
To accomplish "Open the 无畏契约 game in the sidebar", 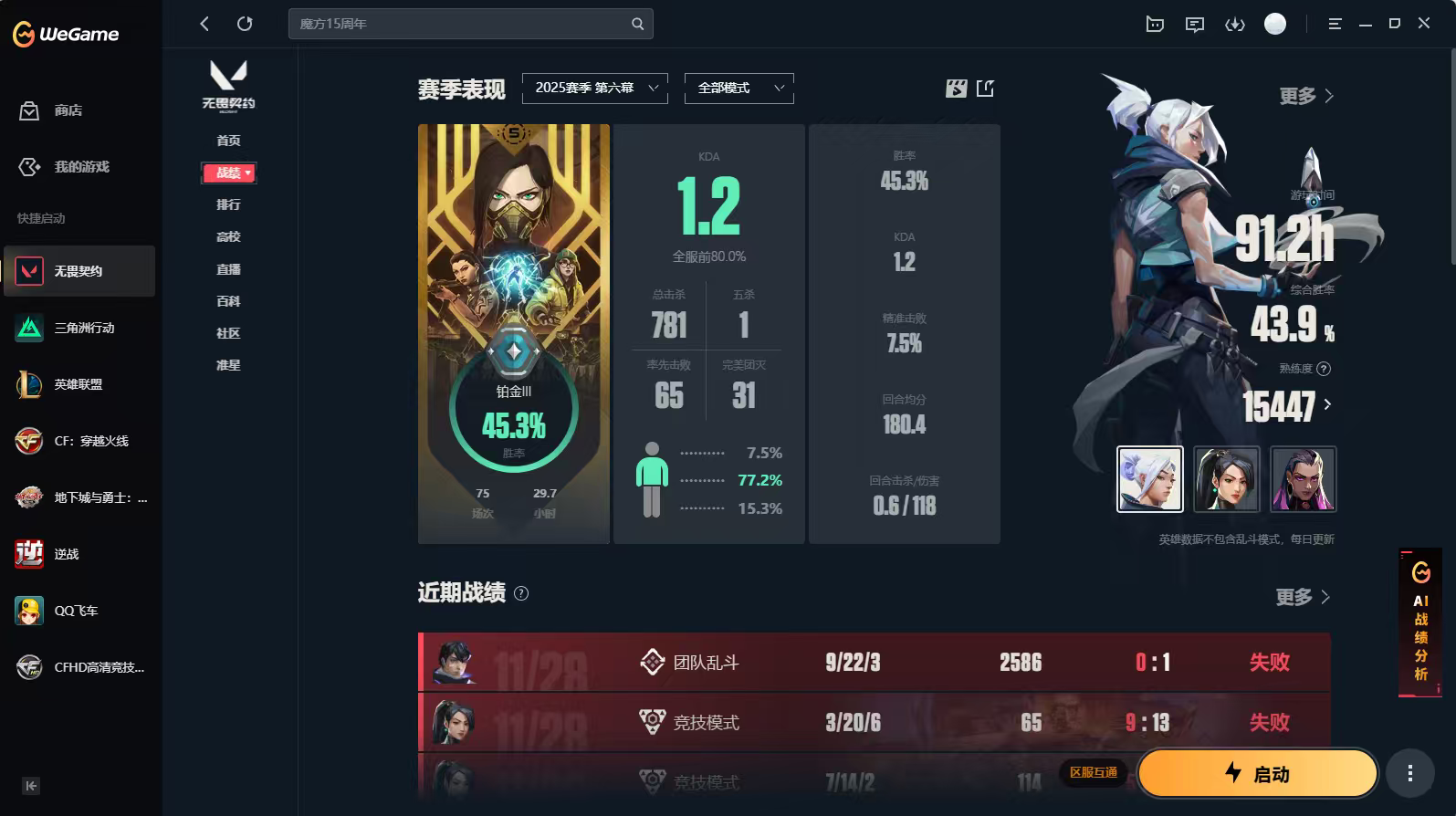I will click(x=80, y=271).
